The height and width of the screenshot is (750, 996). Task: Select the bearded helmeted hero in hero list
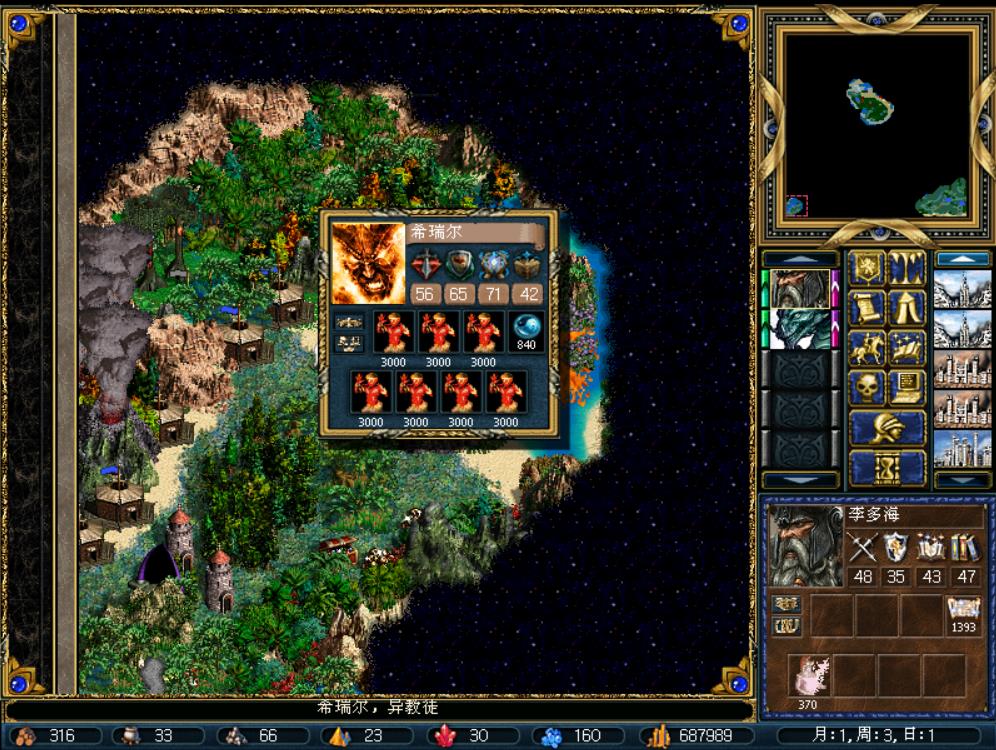(x=800, y=288)
